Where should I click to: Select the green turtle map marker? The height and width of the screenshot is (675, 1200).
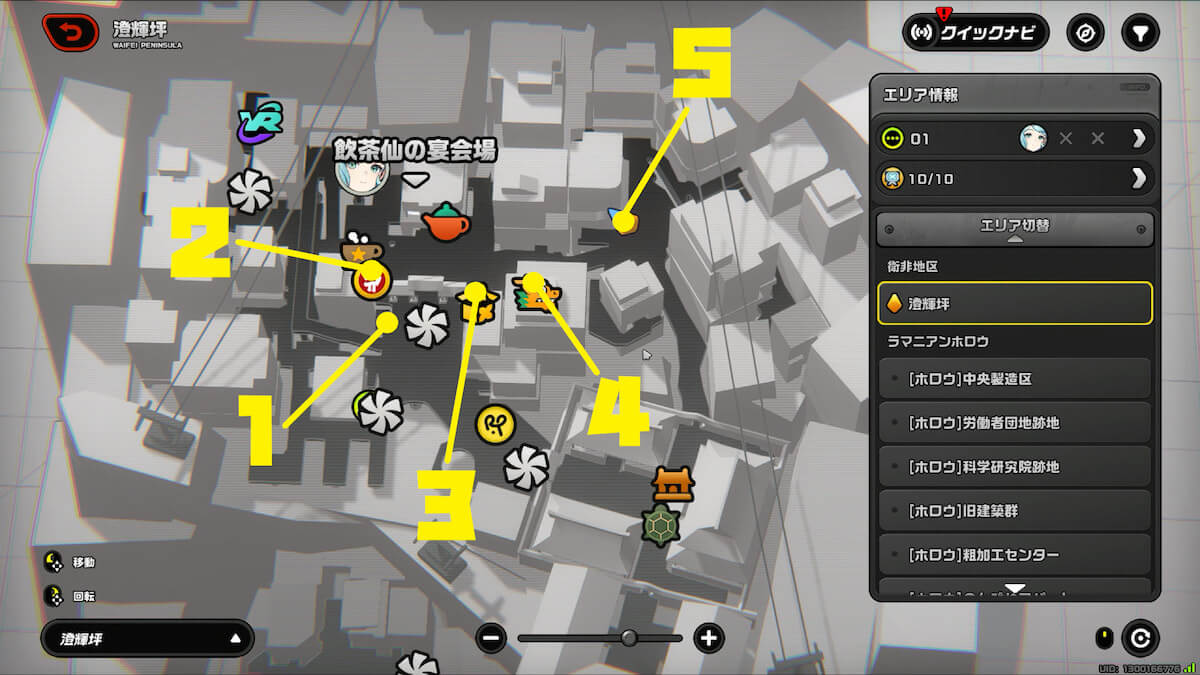coord(660,524)
